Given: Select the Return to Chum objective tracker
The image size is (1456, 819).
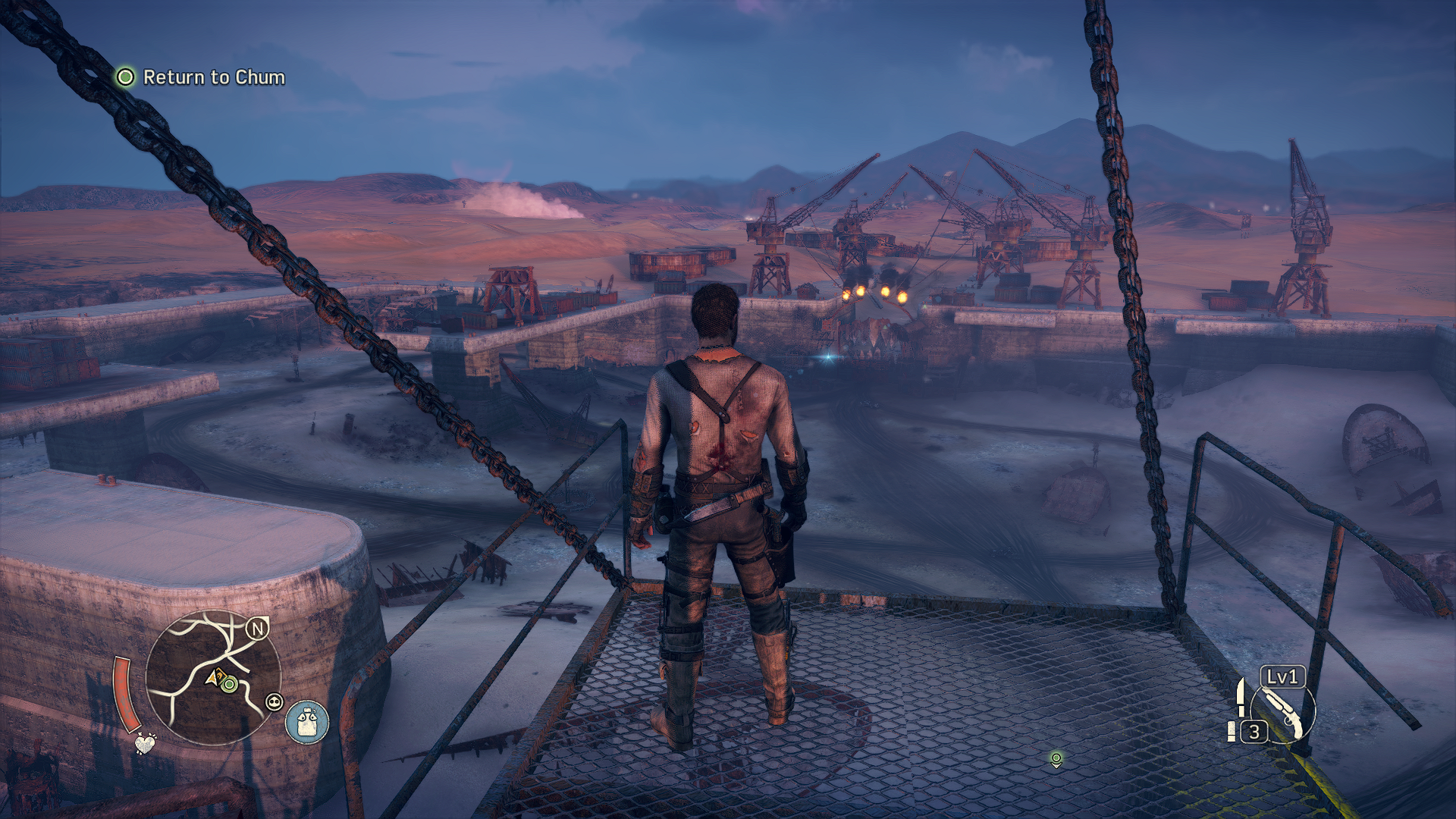Looking at the screenshot, I should click(x=201, y=77).
